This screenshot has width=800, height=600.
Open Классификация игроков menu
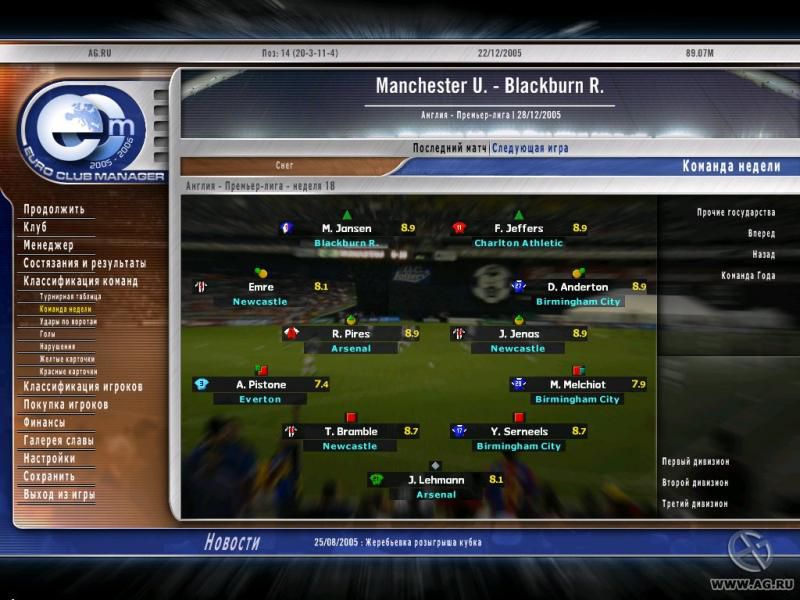click(x=83, y=387)
